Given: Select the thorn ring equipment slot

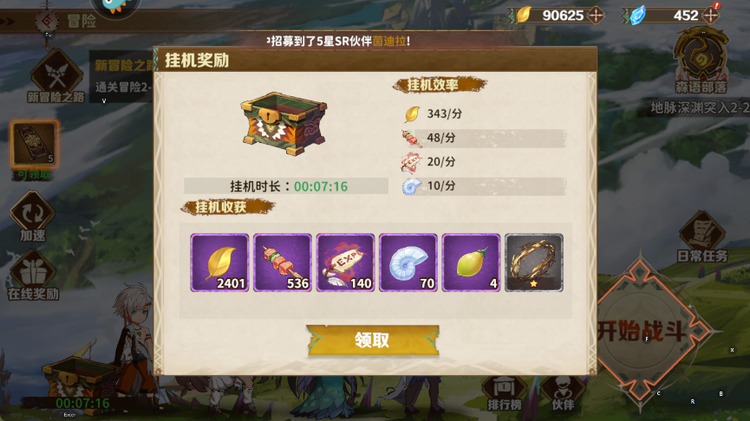Looking at the screenshot, I should click(534, 263).
